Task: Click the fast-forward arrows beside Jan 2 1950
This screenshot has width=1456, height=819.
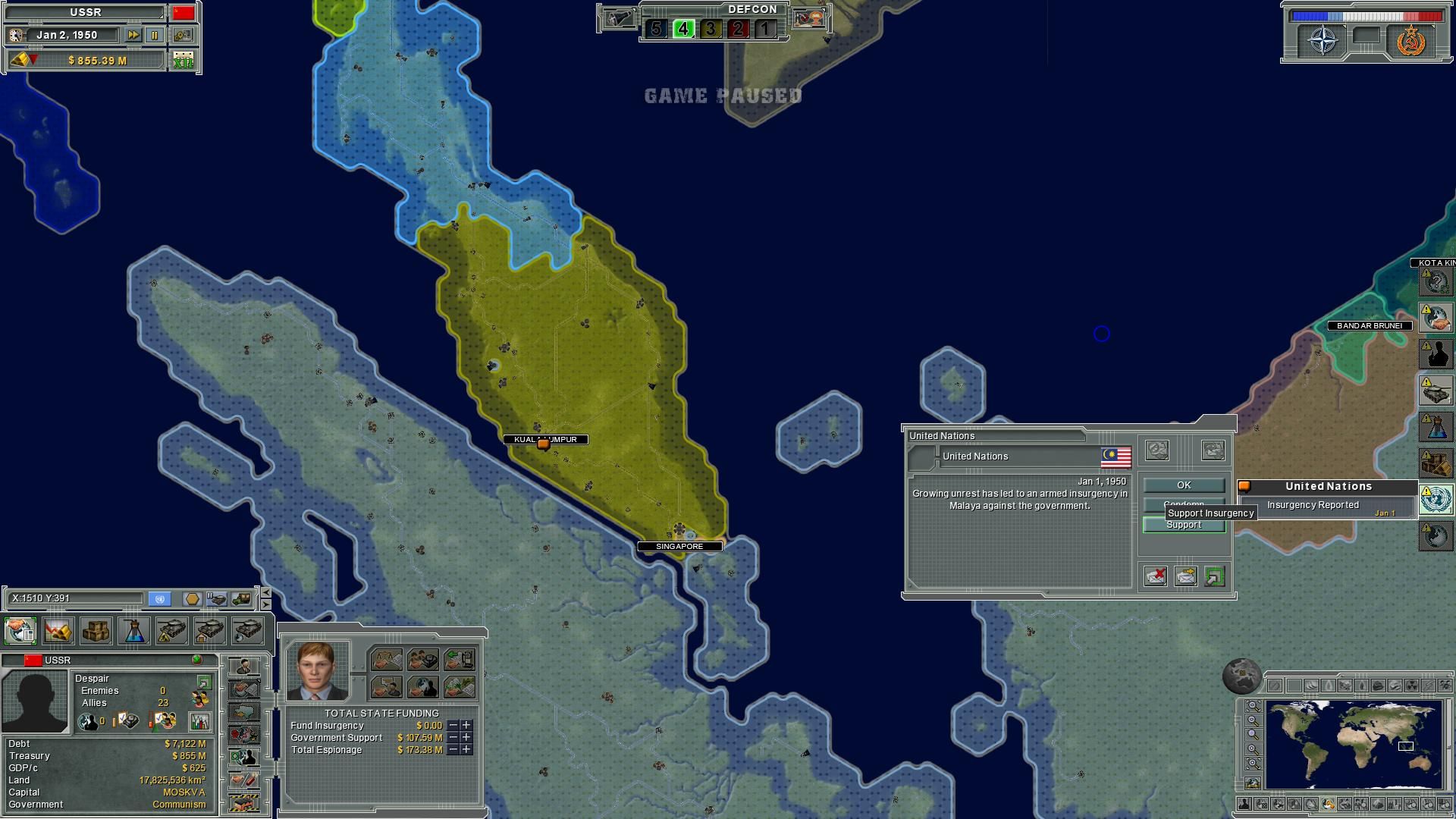Action: coord(133,34)
